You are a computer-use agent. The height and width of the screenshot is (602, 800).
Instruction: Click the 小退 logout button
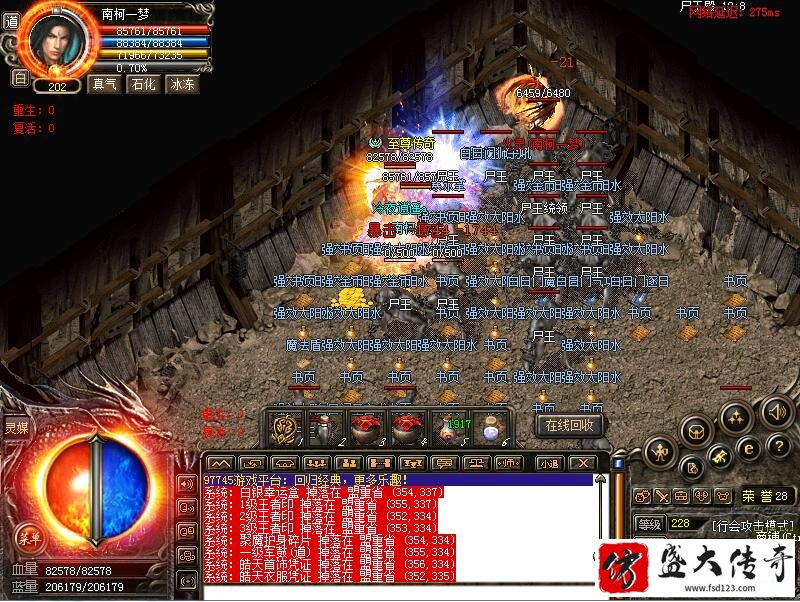click(x=549, y=463)
